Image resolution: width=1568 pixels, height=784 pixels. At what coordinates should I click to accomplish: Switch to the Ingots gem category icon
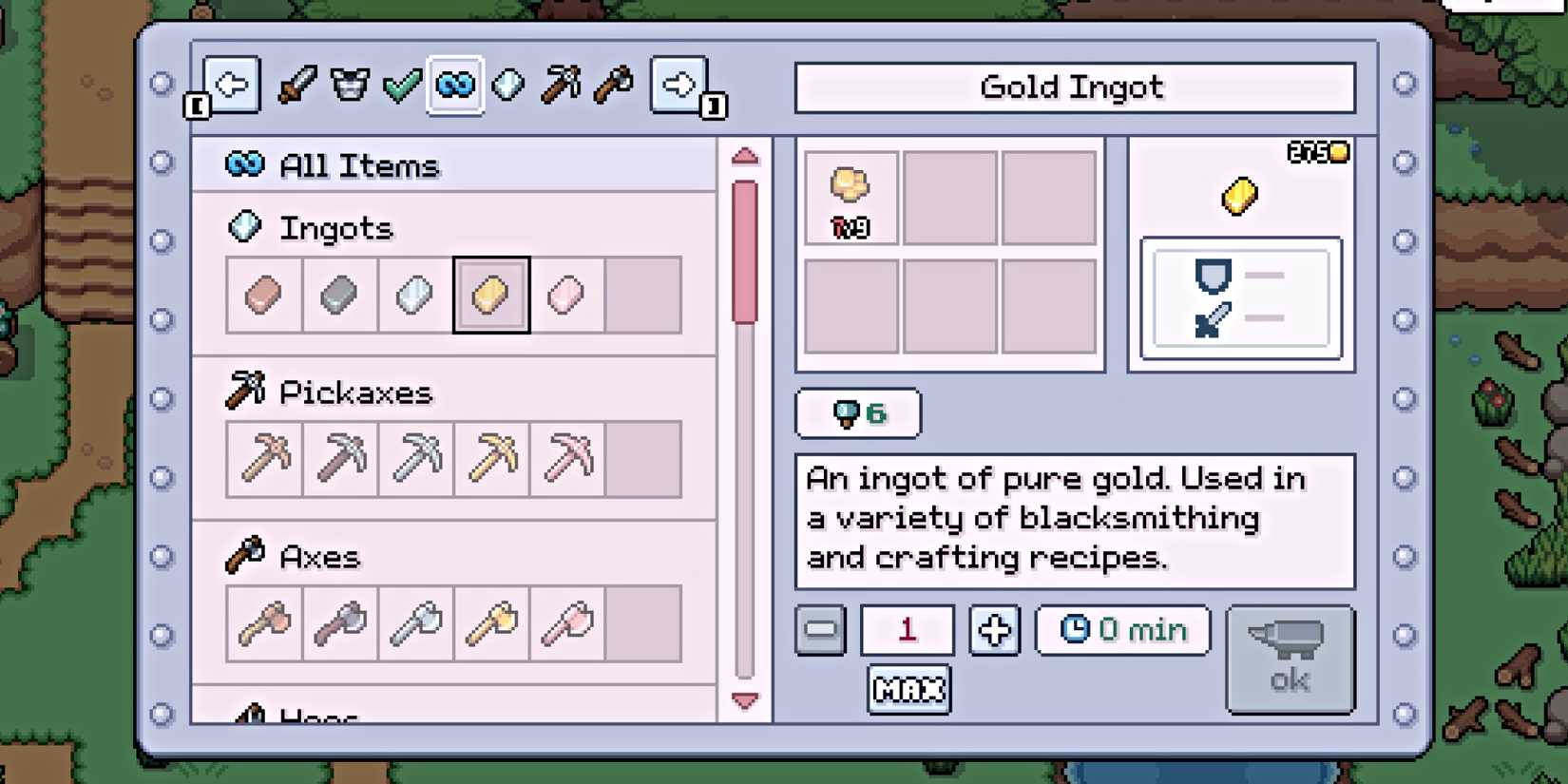click(508, 86)
